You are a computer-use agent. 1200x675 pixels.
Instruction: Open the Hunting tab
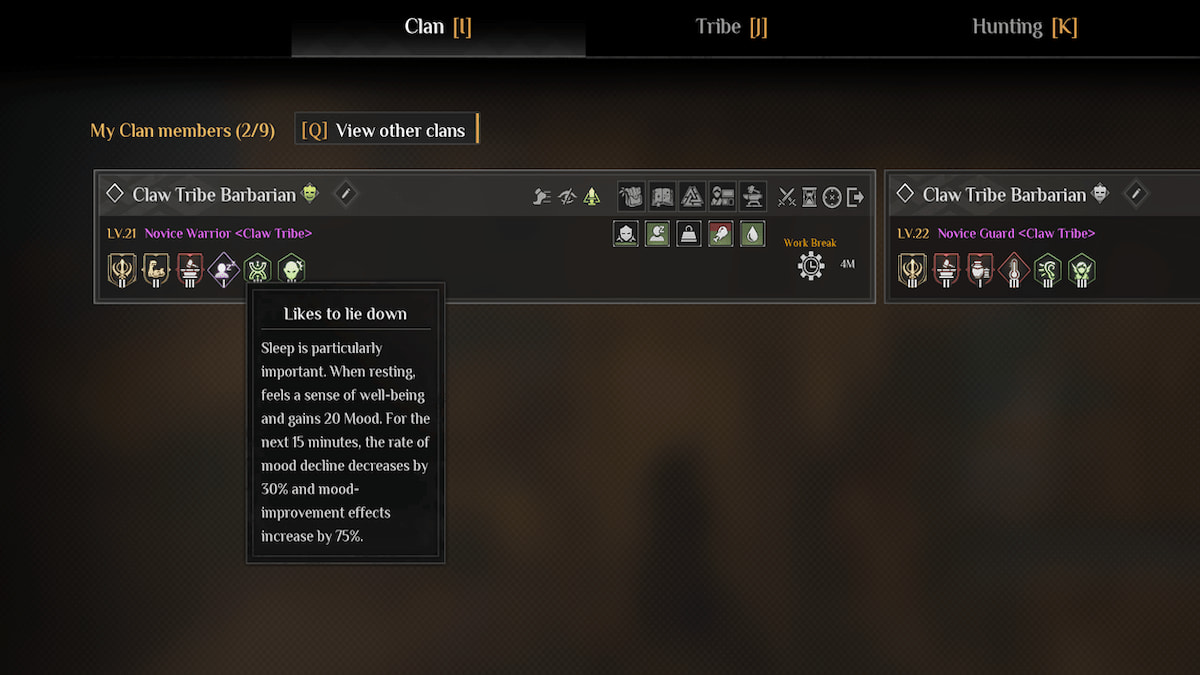tap(1024, 27)
